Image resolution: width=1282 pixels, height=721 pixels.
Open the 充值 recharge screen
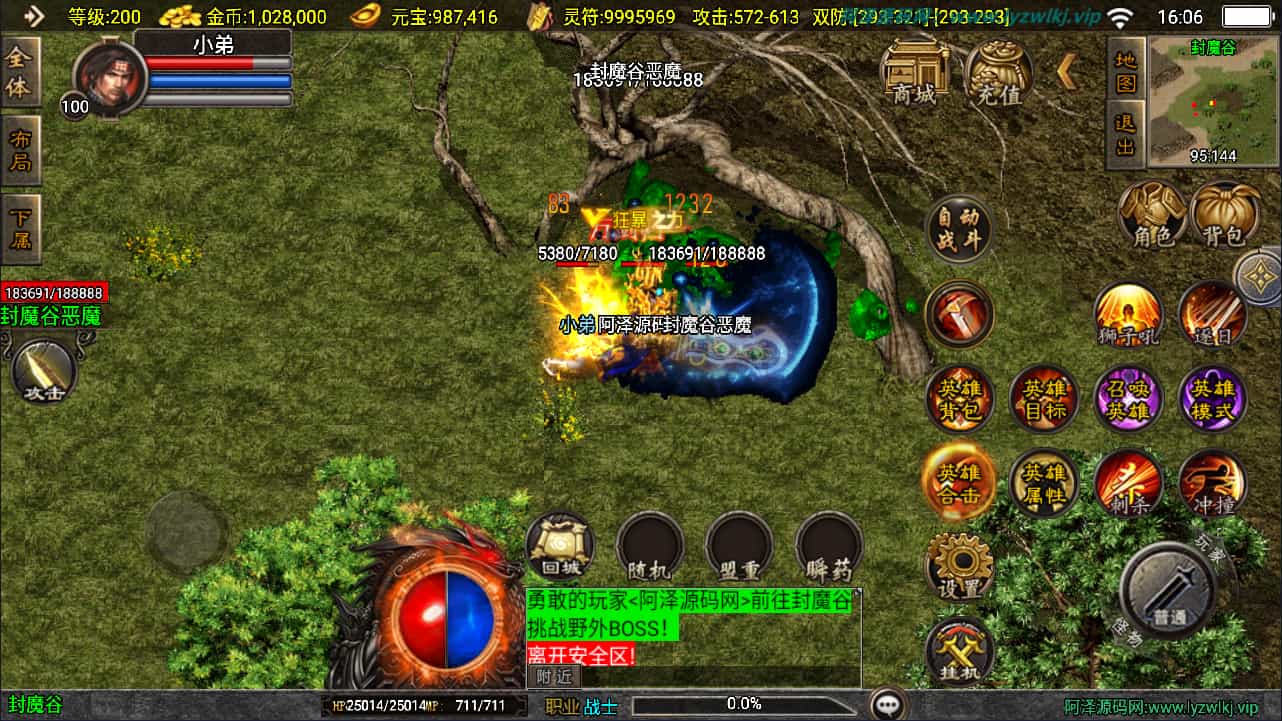[x=998, y=73]
